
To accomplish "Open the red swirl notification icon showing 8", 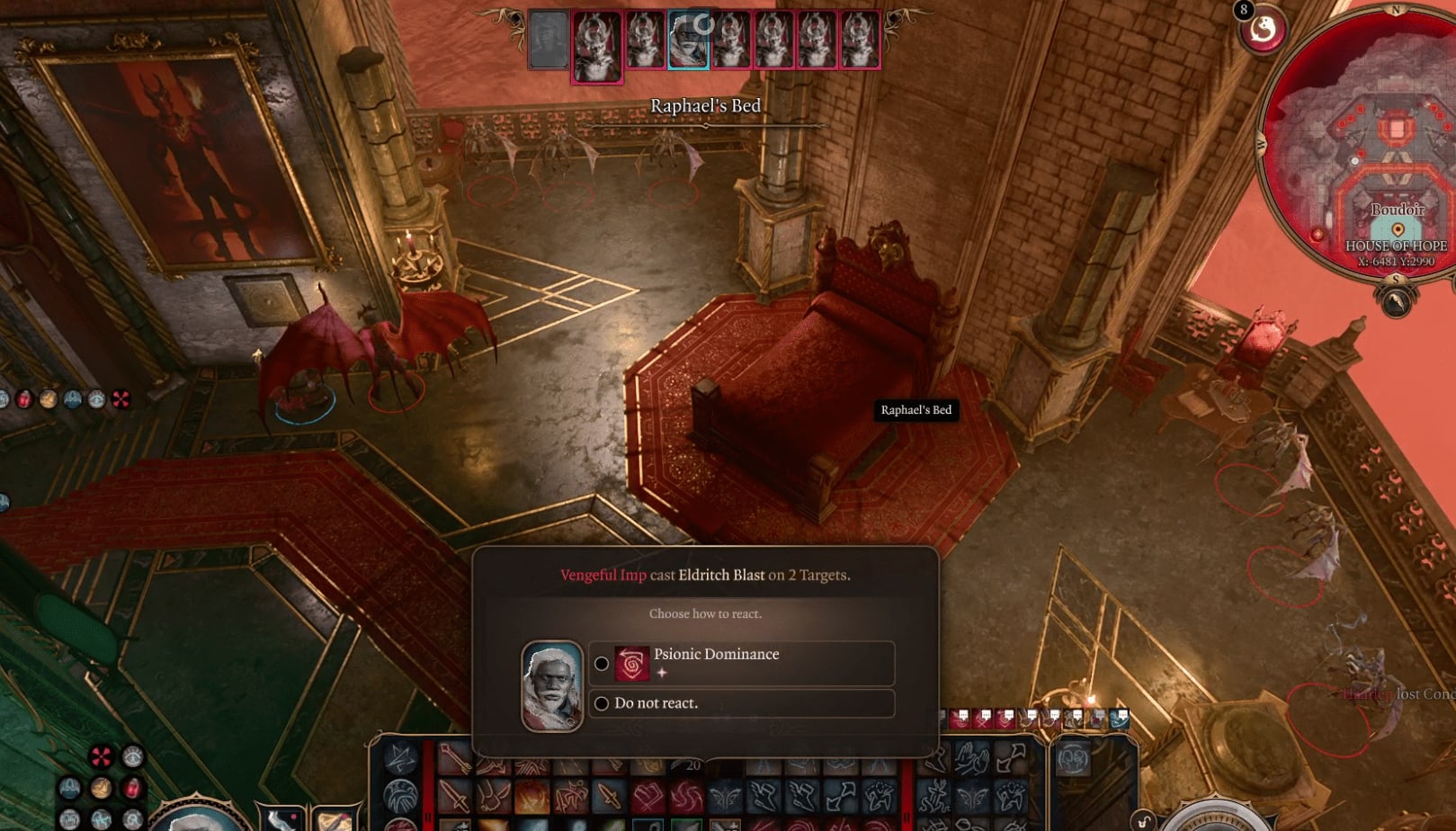I will point(1263,31).
